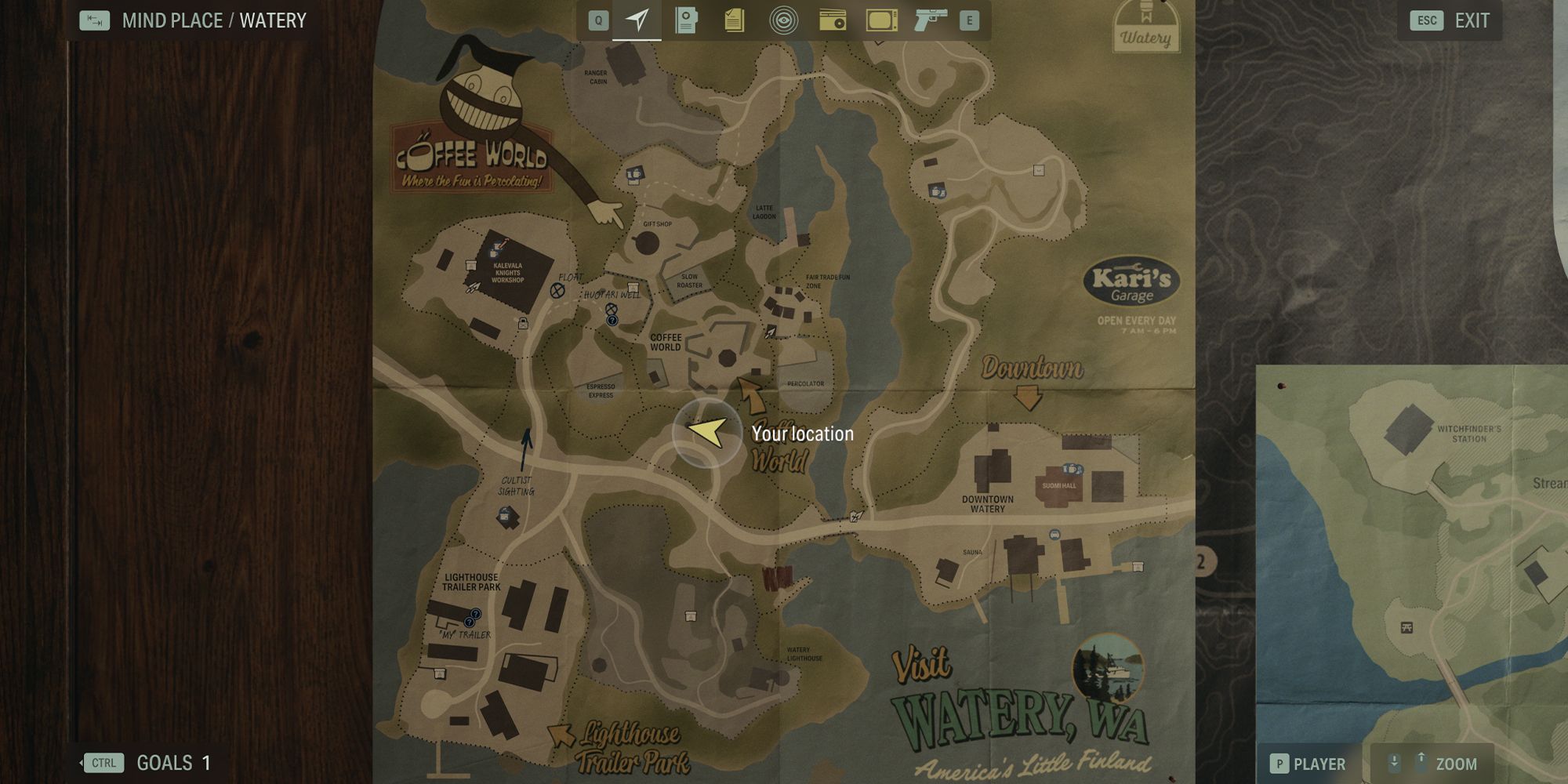Center map using the Player button
Viewport: 1568px width, 784px height.
1308,764
